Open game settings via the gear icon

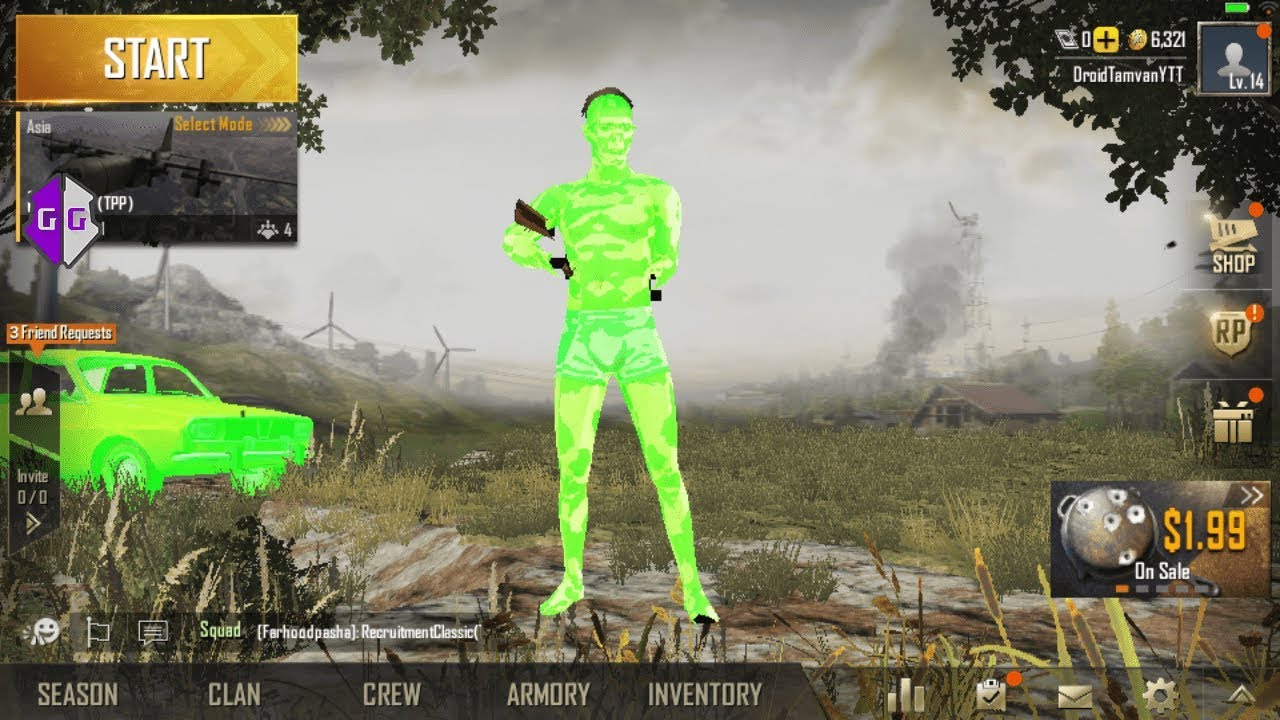point(1159,692)
